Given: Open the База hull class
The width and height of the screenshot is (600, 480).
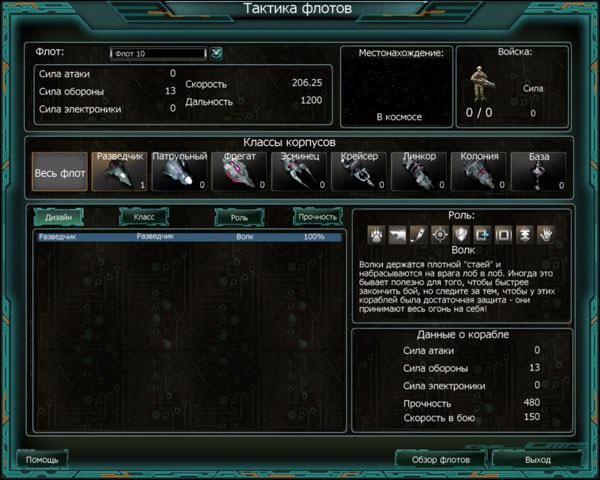Looking at the screenshot, I should [539, 171].
